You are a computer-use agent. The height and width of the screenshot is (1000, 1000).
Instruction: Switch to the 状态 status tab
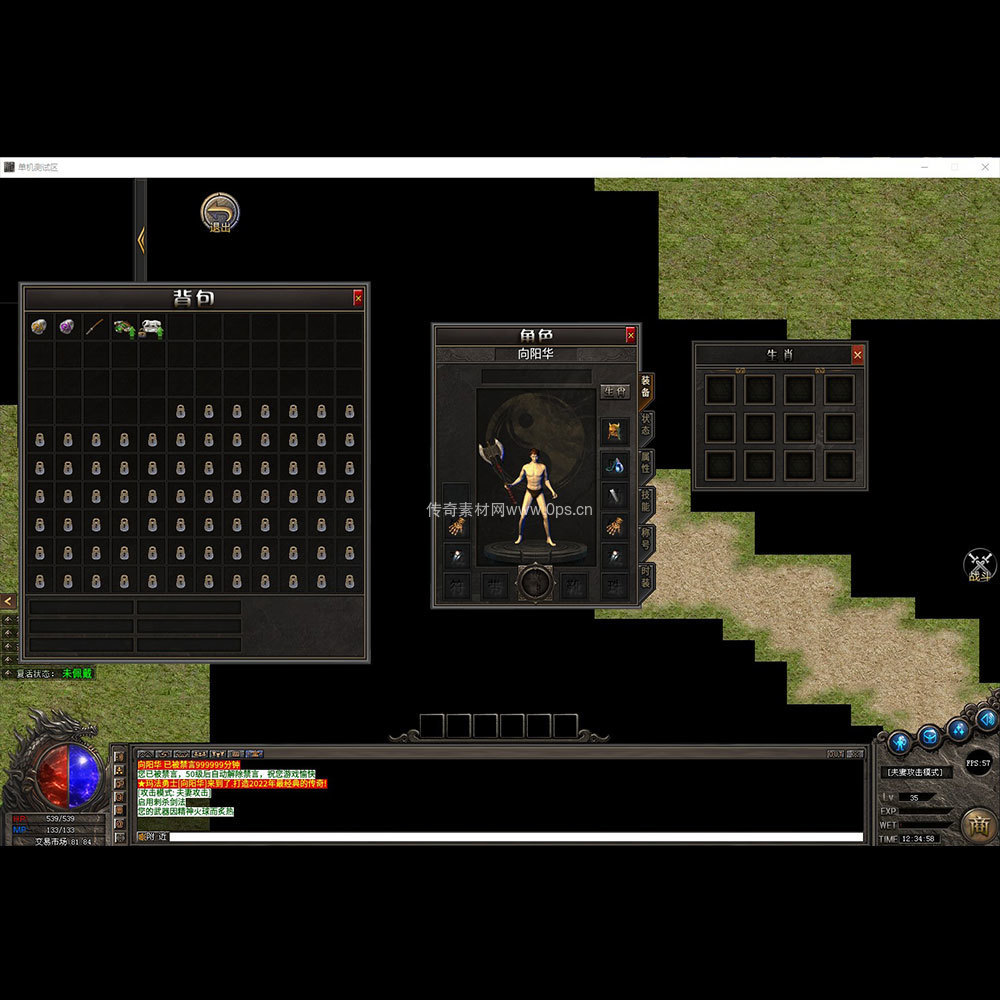tap(647, 424)
